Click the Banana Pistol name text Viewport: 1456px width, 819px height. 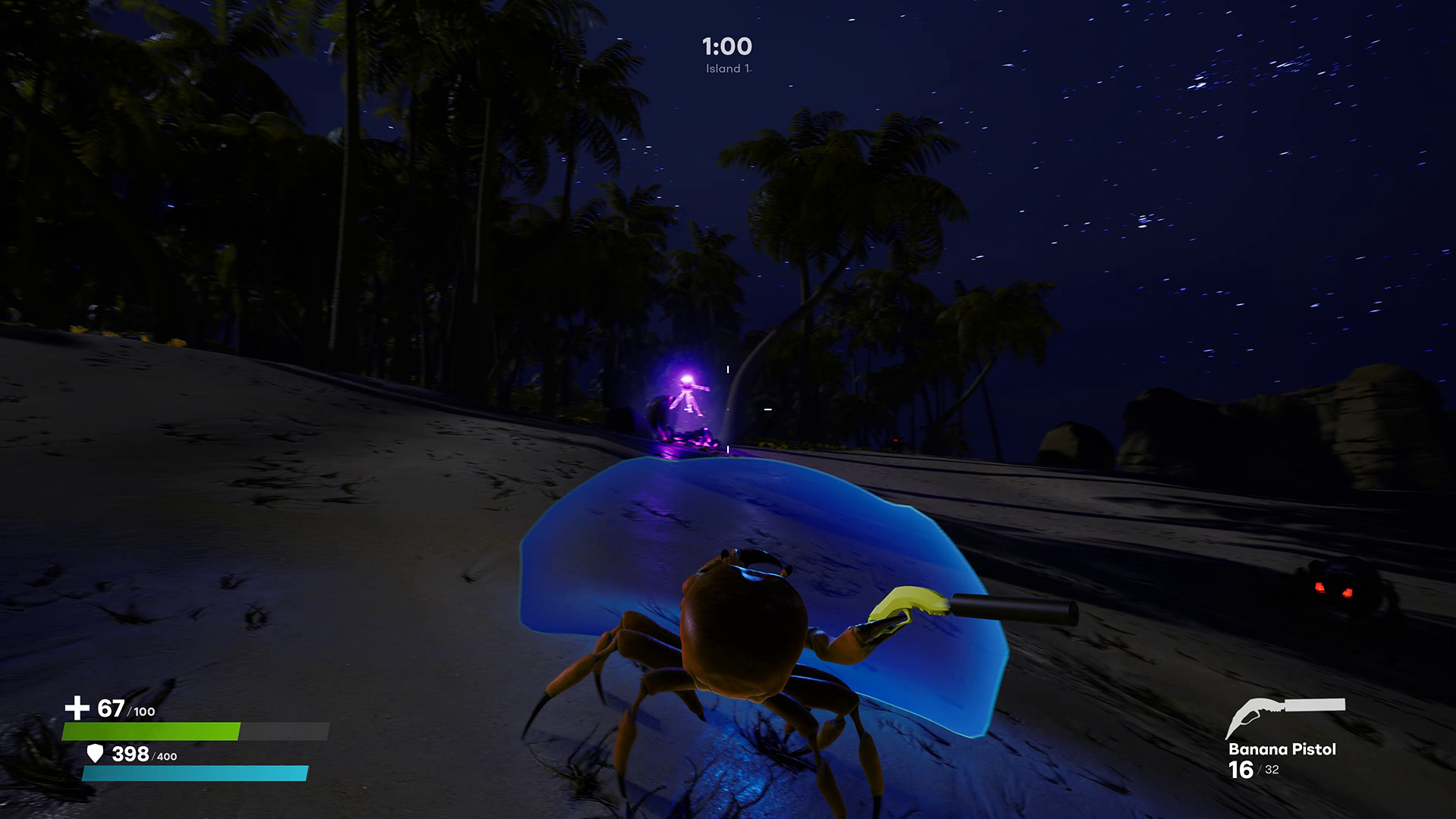click(1282, 750)
